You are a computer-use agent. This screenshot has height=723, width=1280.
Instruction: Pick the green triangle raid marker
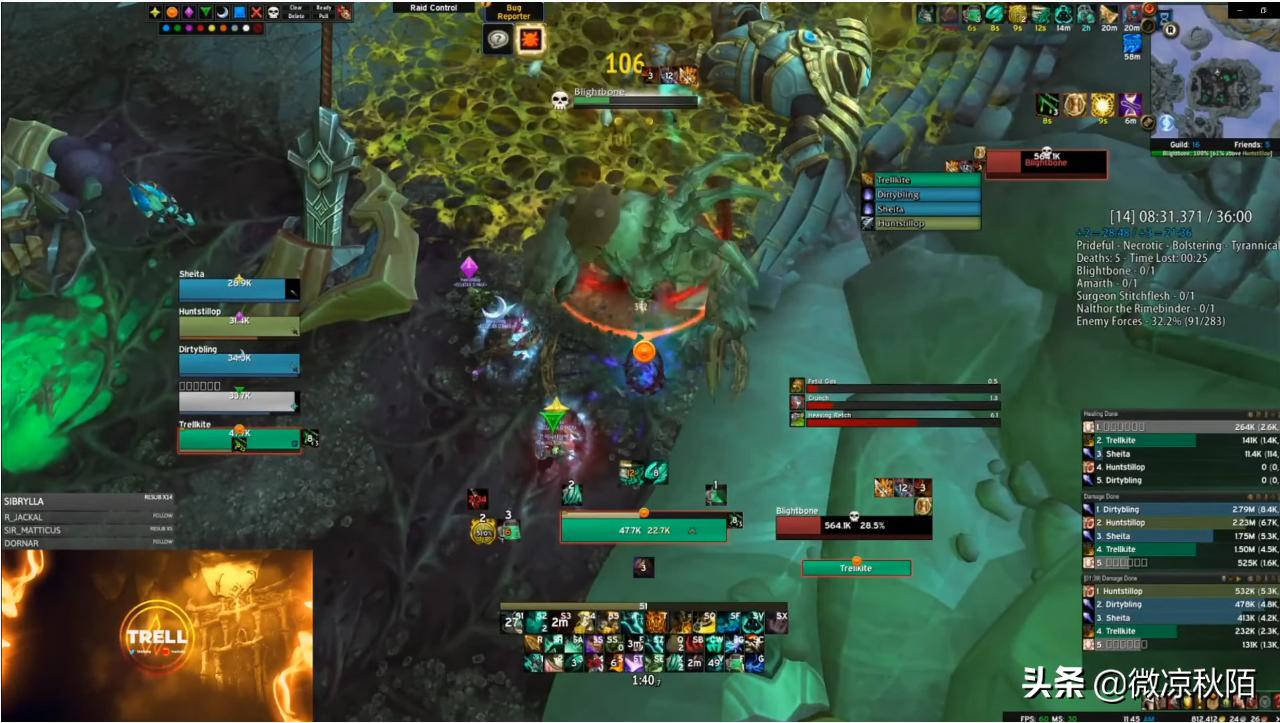[x=206, y=12]
